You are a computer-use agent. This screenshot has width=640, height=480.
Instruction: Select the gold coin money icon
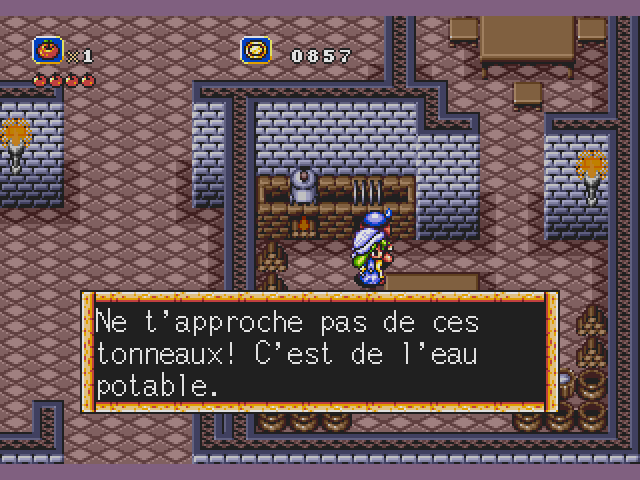coord(256,50)
